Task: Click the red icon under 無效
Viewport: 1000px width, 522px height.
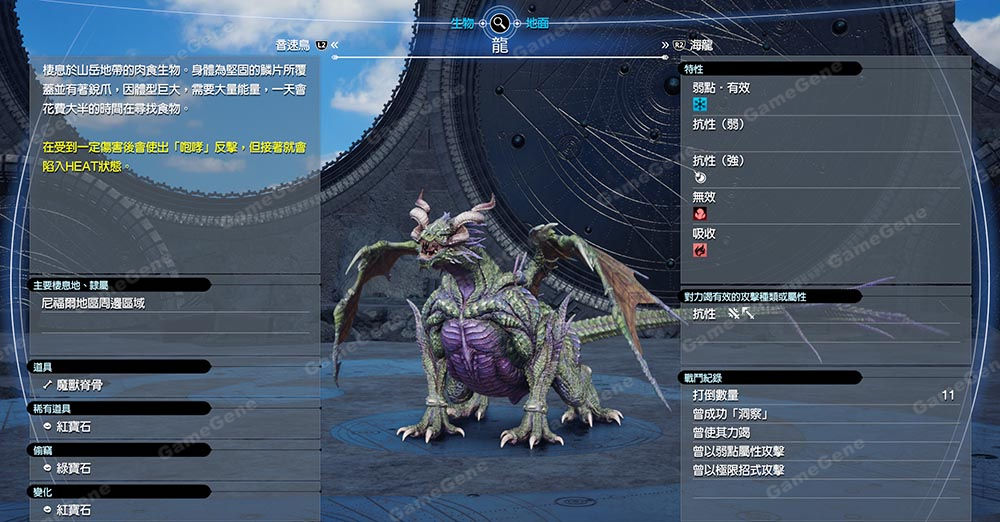Action: coord(700,214)
